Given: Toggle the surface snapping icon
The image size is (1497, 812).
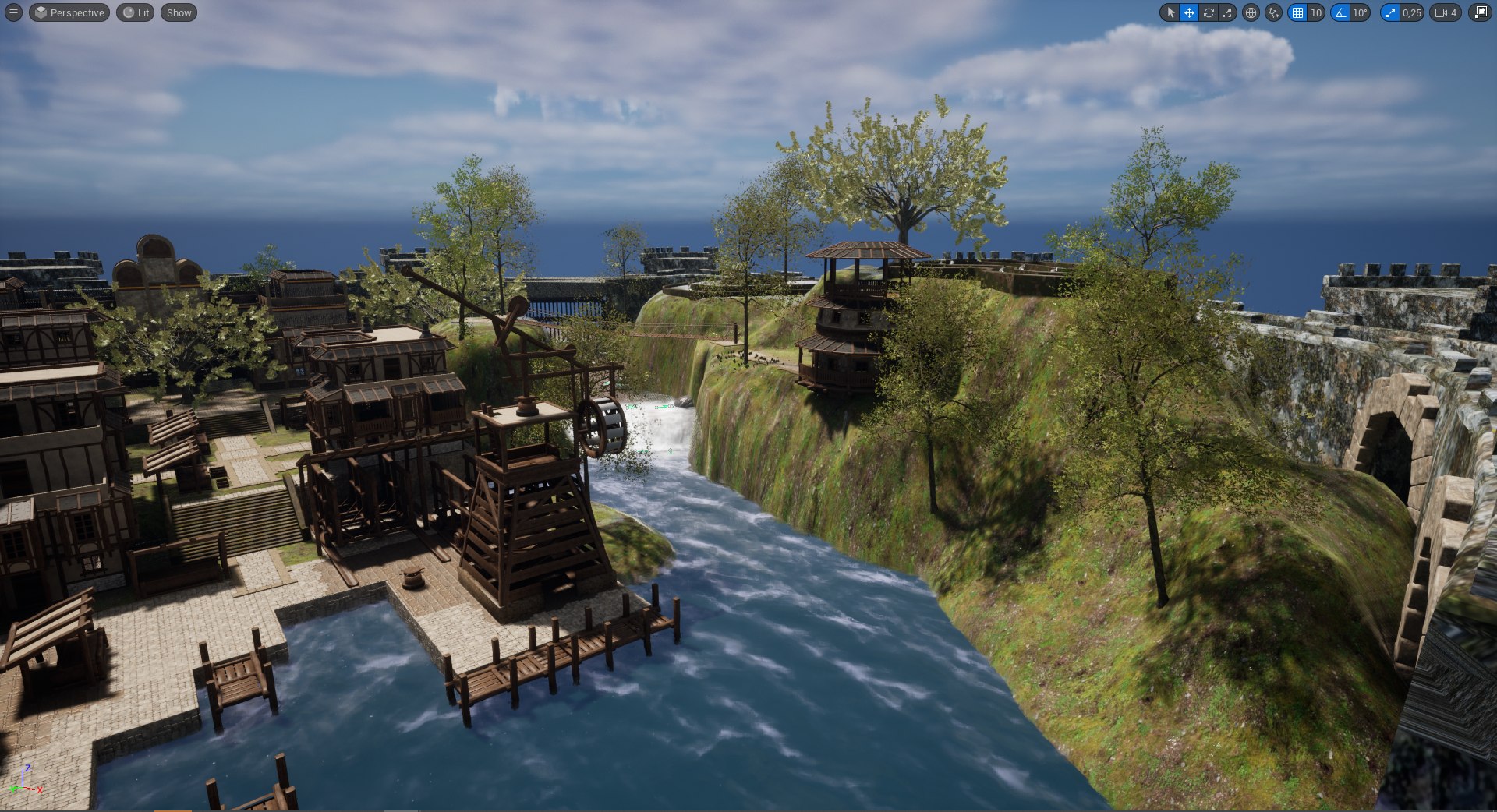Looking at the screenshot, I should click(1273, 12).
